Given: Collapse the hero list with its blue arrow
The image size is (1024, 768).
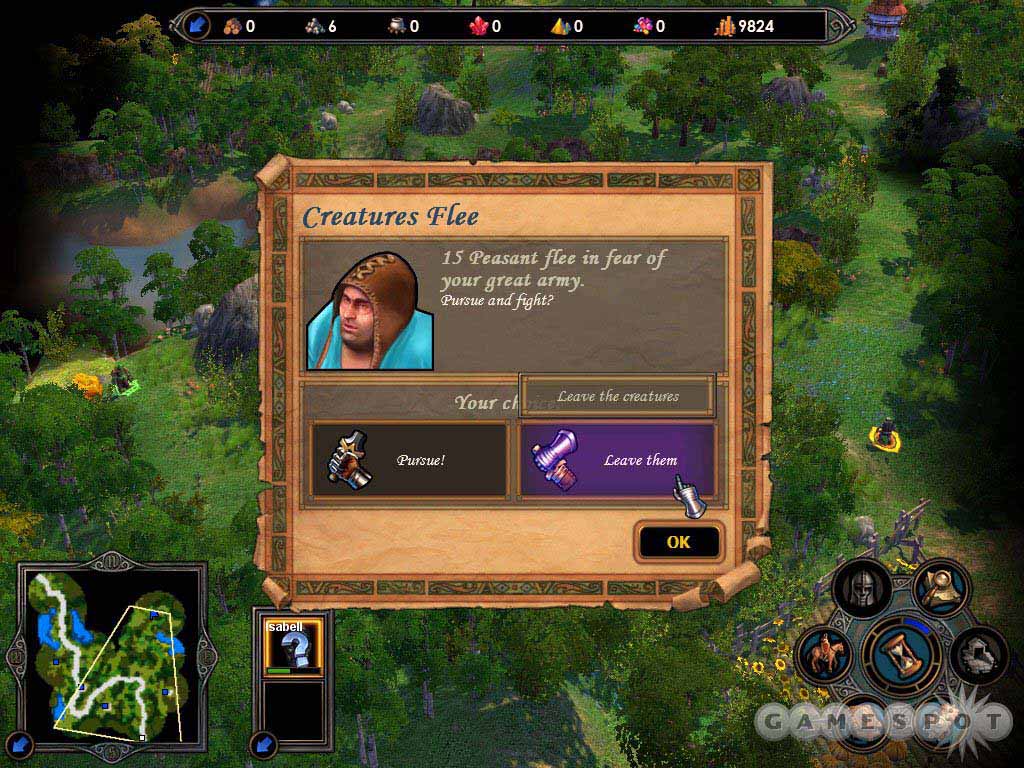Looking at the screenshot, I should point(265,743).
